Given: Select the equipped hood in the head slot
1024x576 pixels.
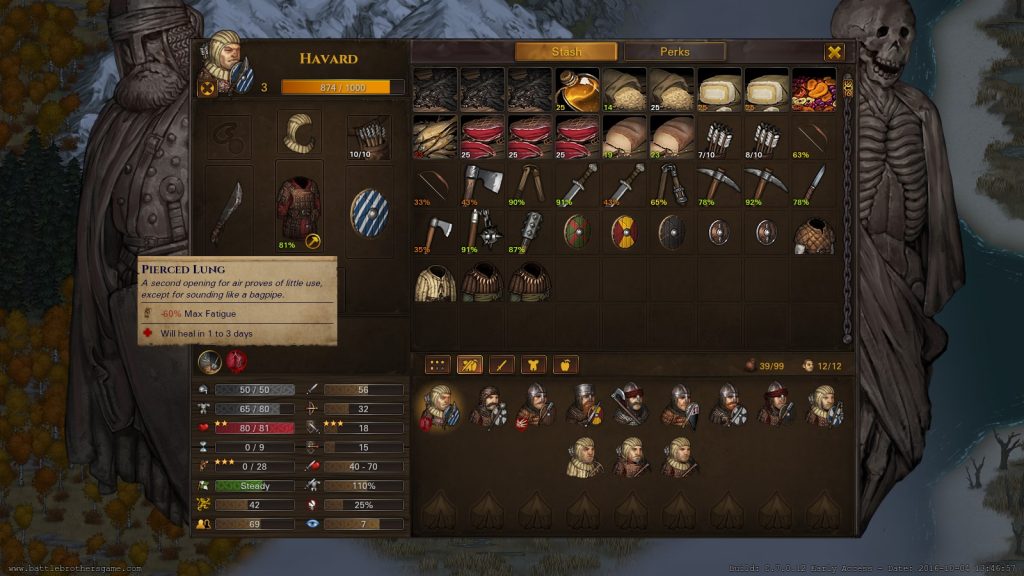Looking at the screenshot, I should [299, 134].
